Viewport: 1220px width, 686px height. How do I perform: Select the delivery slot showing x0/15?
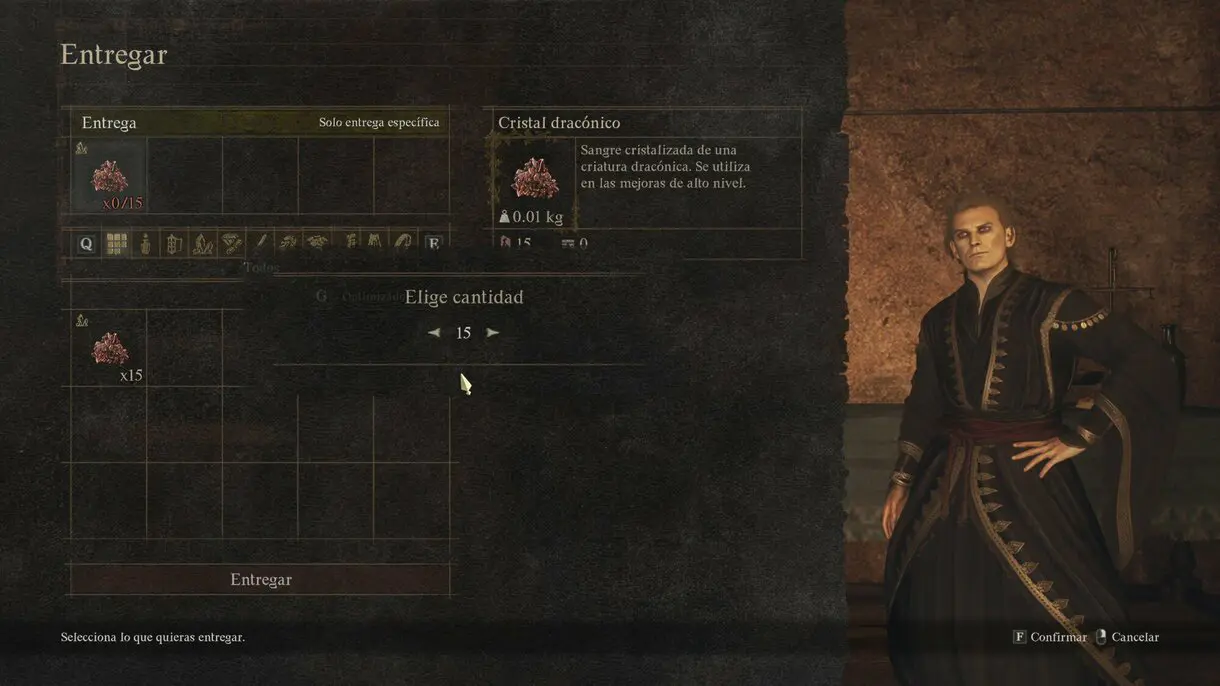coord(109,176)
